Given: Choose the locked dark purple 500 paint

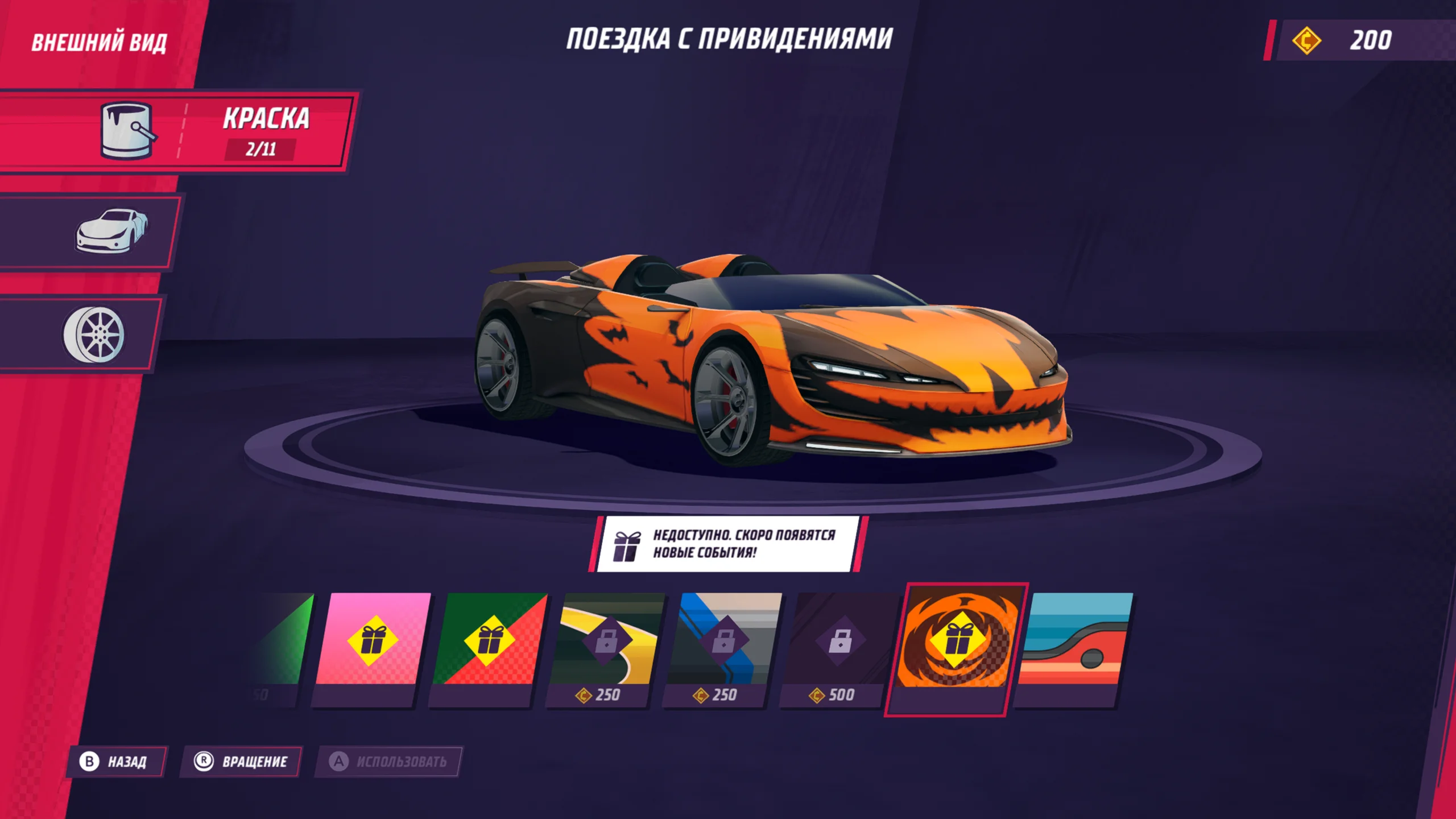Looking at the screenshot, I should click(x=839, y=646).
